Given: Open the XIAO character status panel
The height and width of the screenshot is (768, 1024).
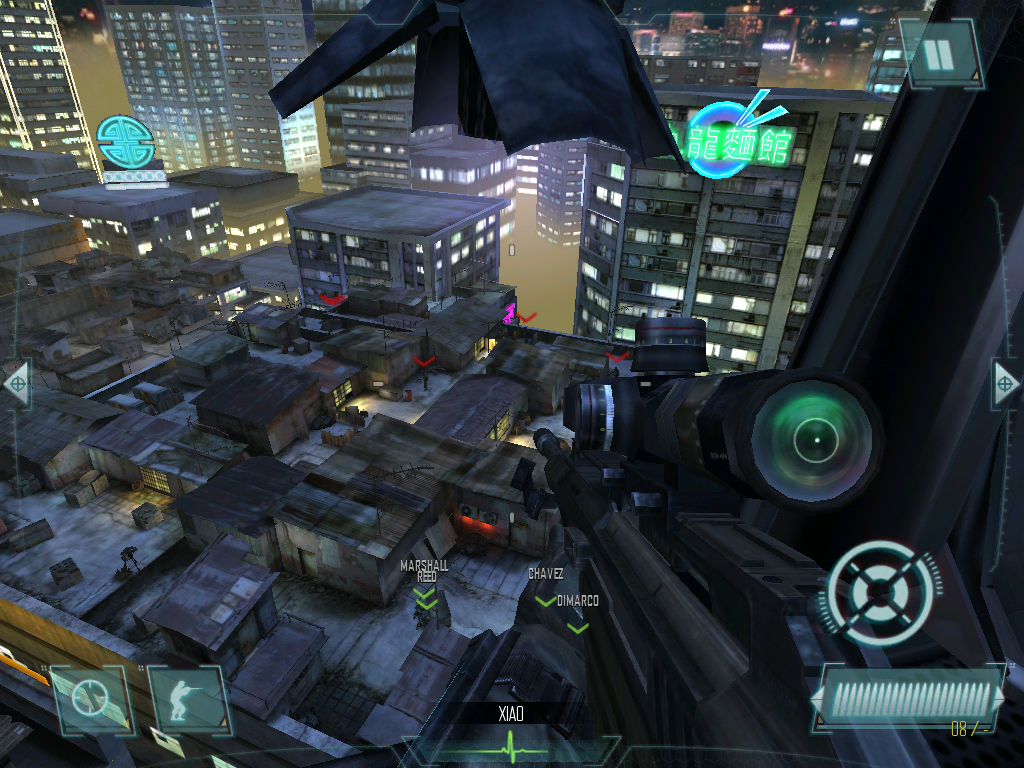Looking at the screenshot, I should click(x=511, y=730).
